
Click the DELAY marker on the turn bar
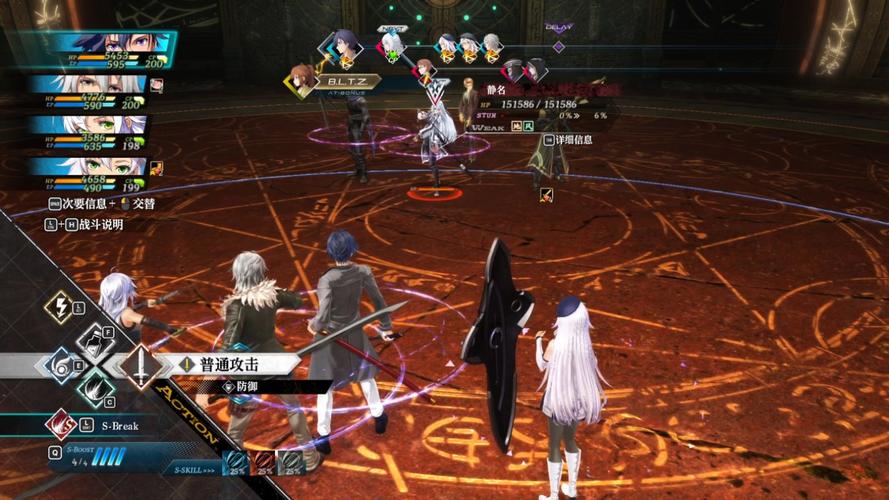(x=558, y=45)
